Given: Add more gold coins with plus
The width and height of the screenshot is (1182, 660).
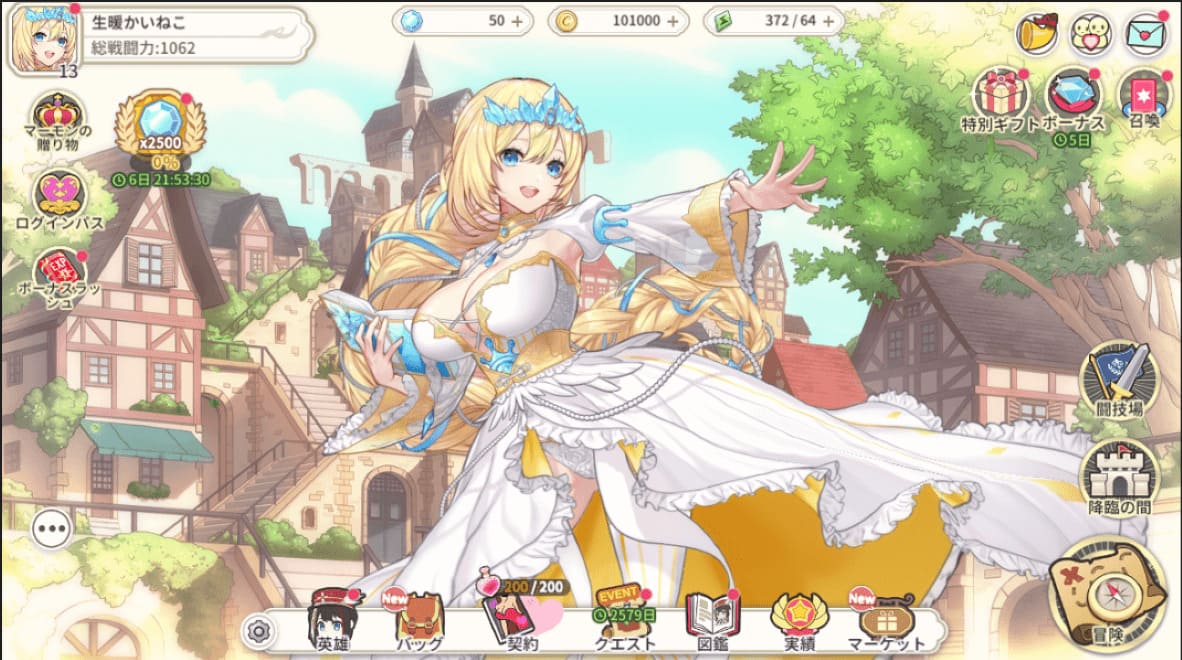Looking at the screenshot, I should pyautogui.click(x=672, y=21).
